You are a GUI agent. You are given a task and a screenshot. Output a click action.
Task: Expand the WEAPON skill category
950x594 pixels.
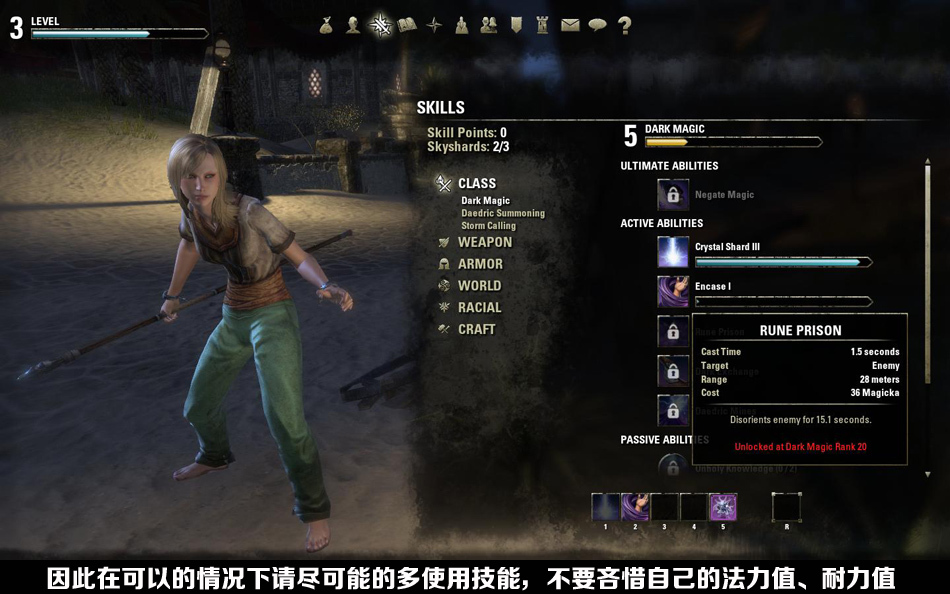point(484,242)
